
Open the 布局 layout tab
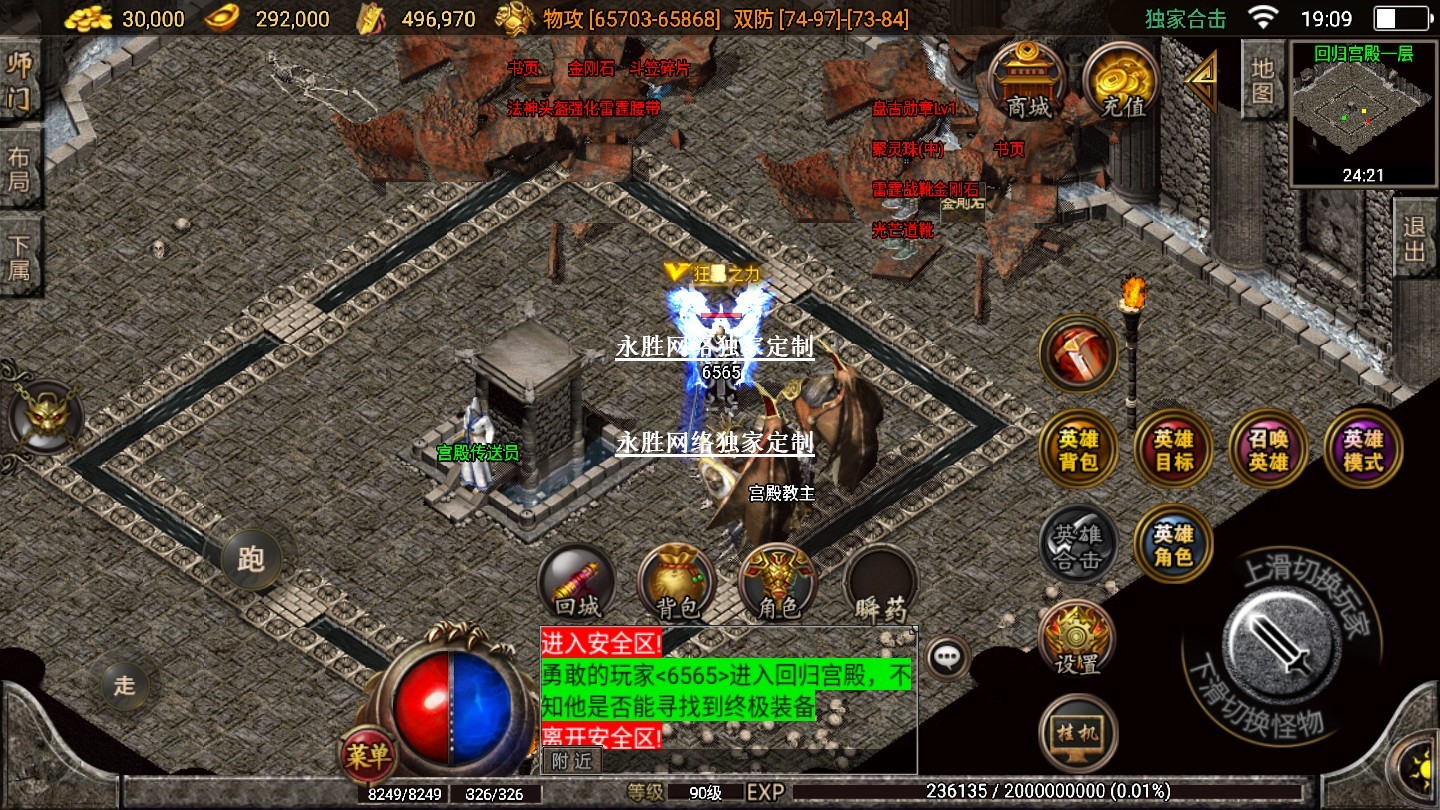tap(20, 169)
